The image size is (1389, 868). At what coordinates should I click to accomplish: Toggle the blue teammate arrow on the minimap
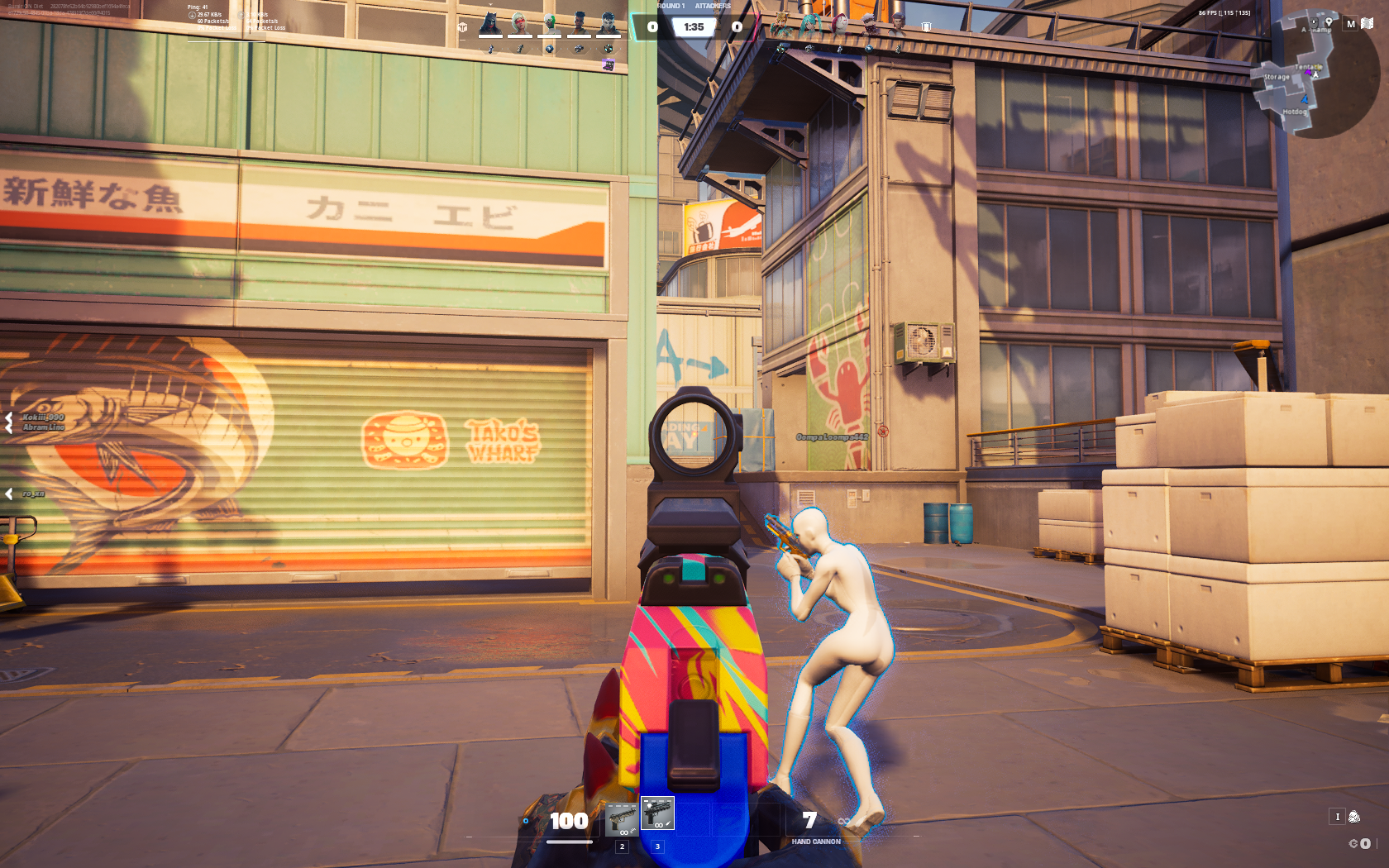(x=1305, y=99)
